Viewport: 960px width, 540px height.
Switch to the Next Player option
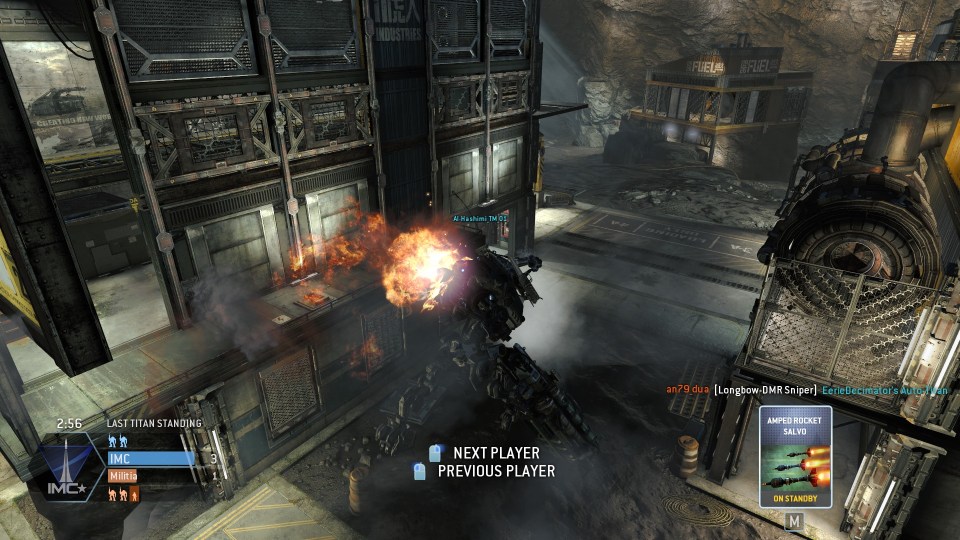tap(495, 453)
